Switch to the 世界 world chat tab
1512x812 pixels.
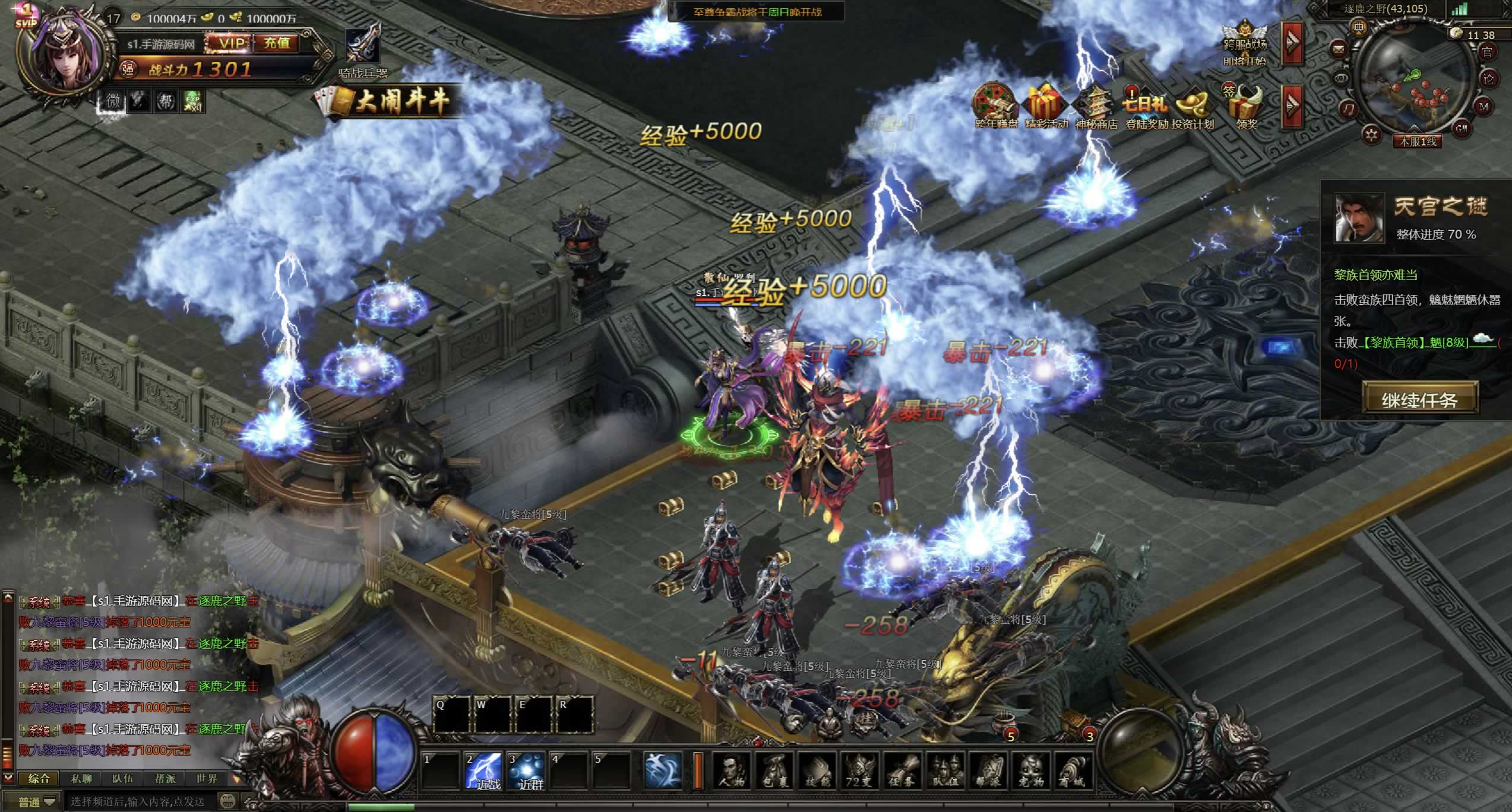(x=207, y=778)
